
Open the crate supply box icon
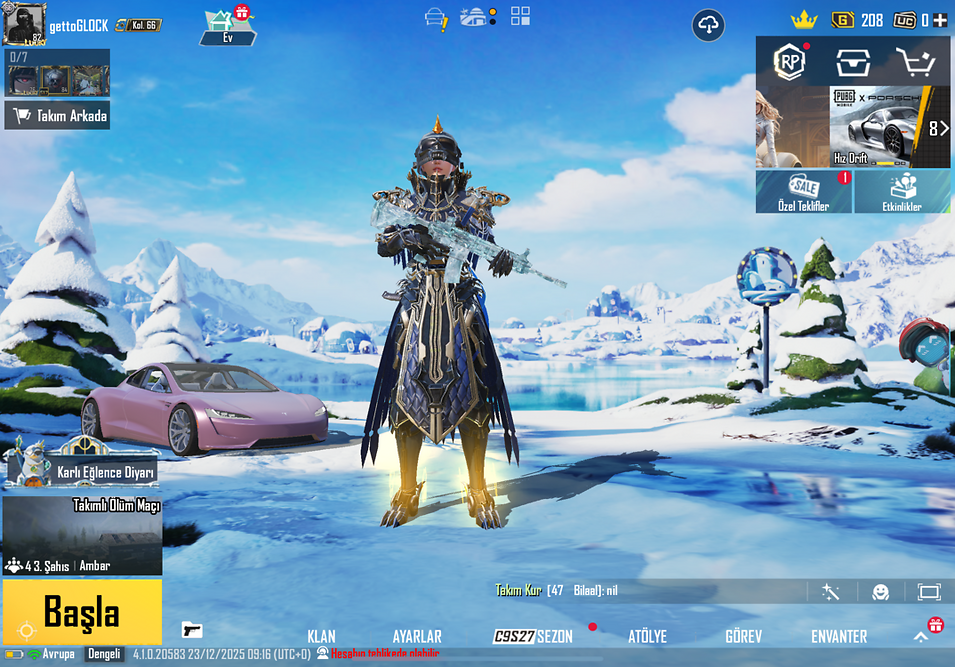tap(852, 62)
